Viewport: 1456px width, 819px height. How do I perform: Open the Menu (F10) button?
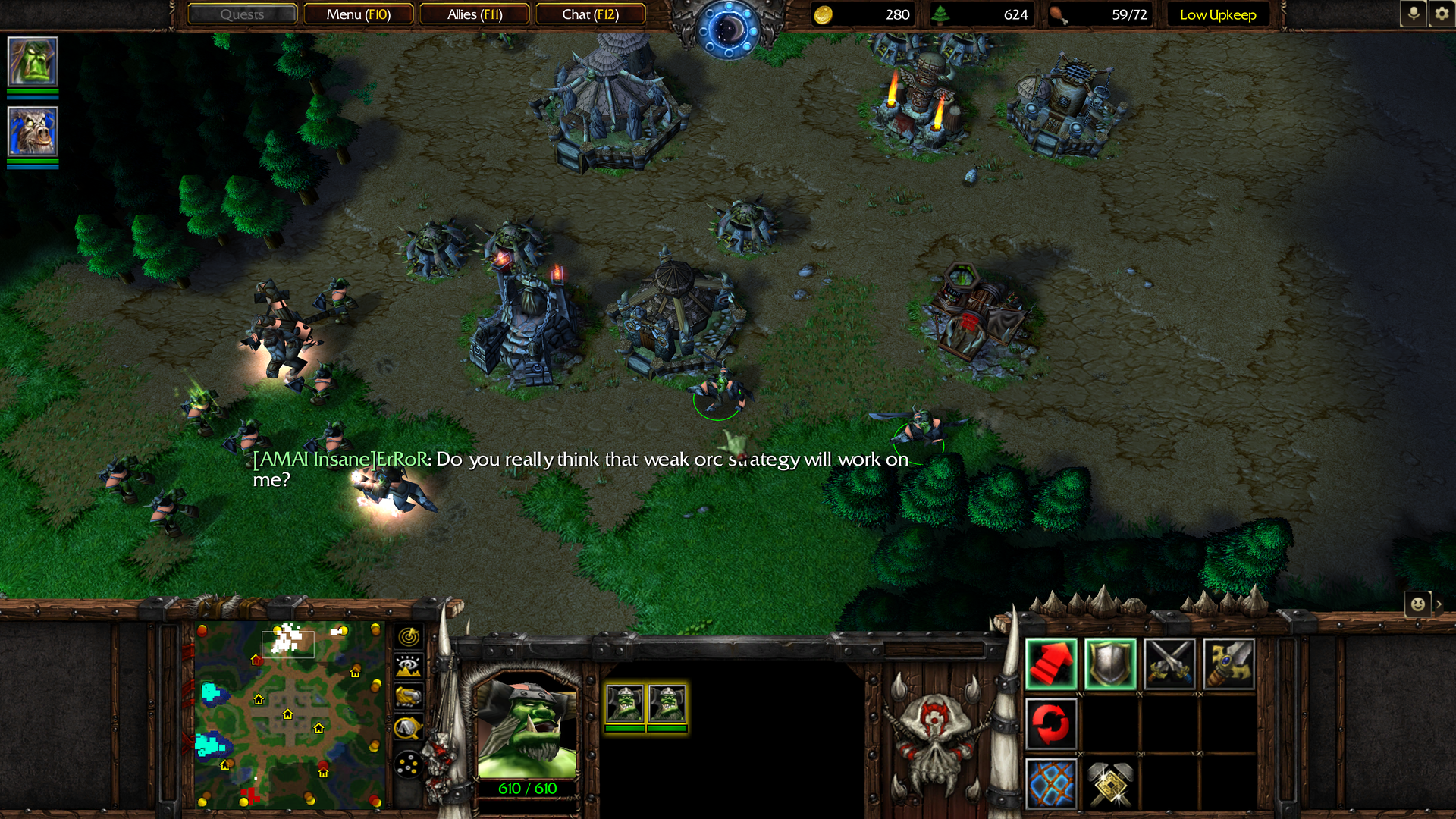coord(358,14)
